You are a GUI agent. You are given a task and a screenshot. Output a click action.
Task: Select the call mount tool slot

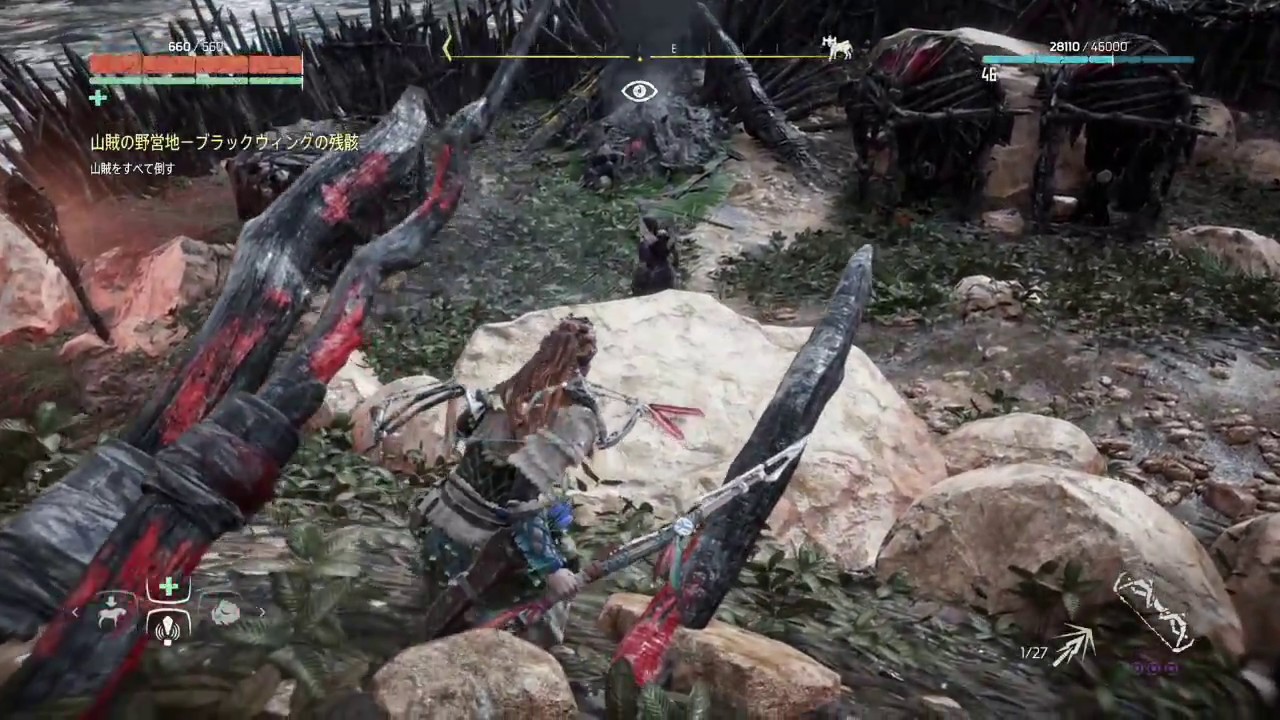[x=112, y=612]
